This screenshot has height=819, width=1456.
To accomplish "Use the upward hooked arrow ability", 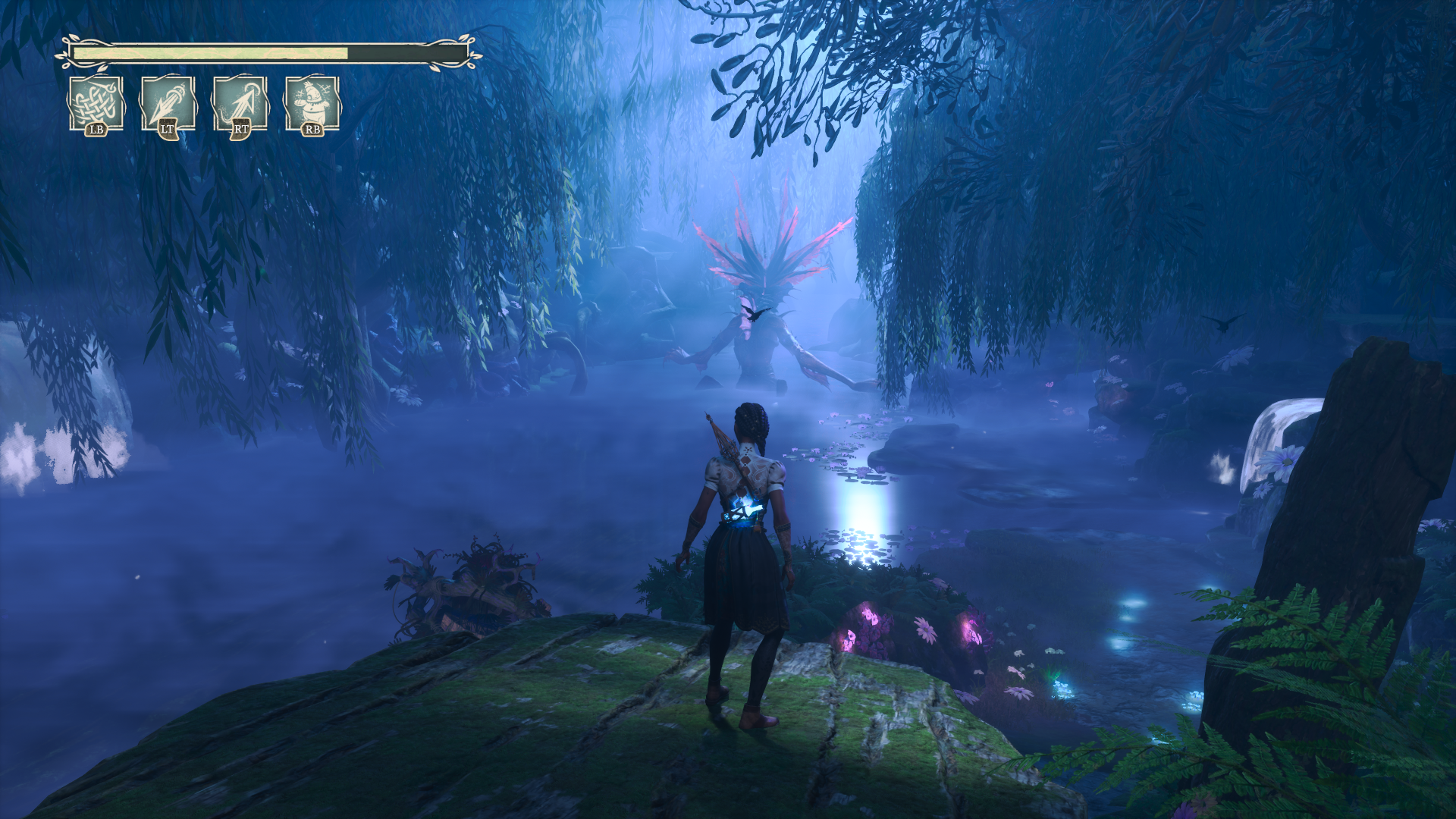I will pyautogui.click(x=240, y=104).
